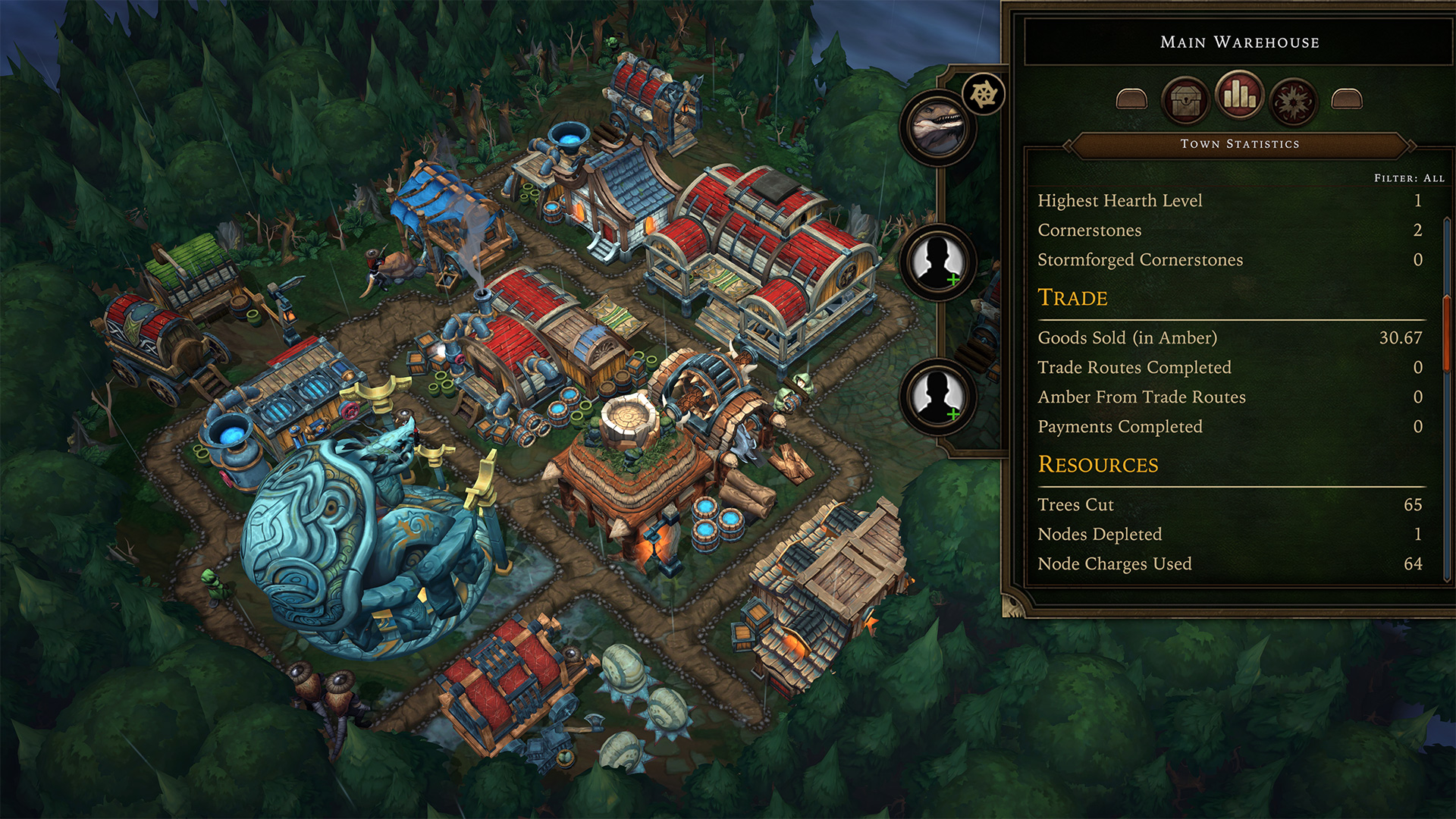Click the ship wheel badge icon

pyautogui.click(x=984, y=95)
